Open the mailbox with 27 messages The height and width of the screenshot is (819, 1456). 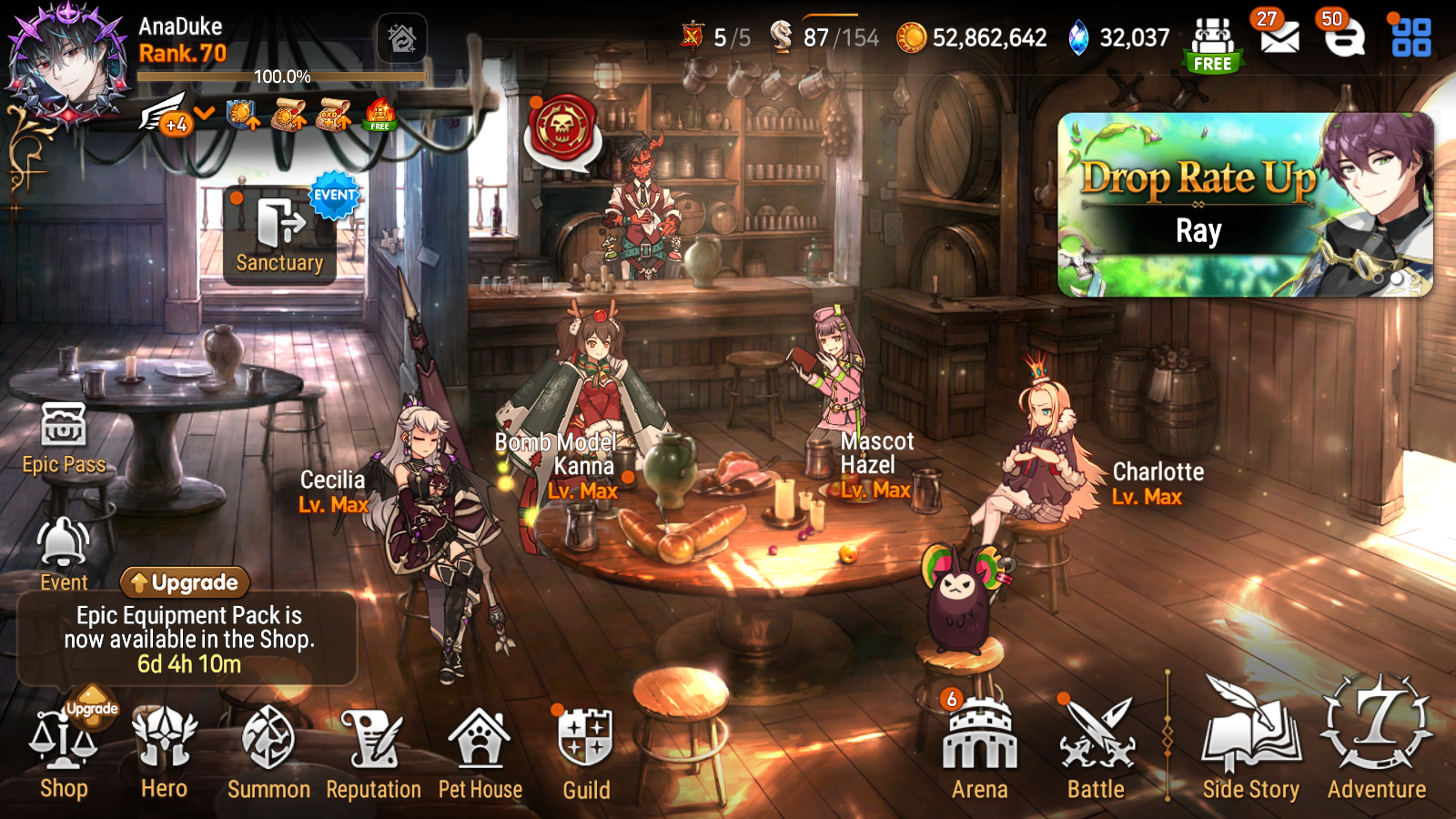1280,36
